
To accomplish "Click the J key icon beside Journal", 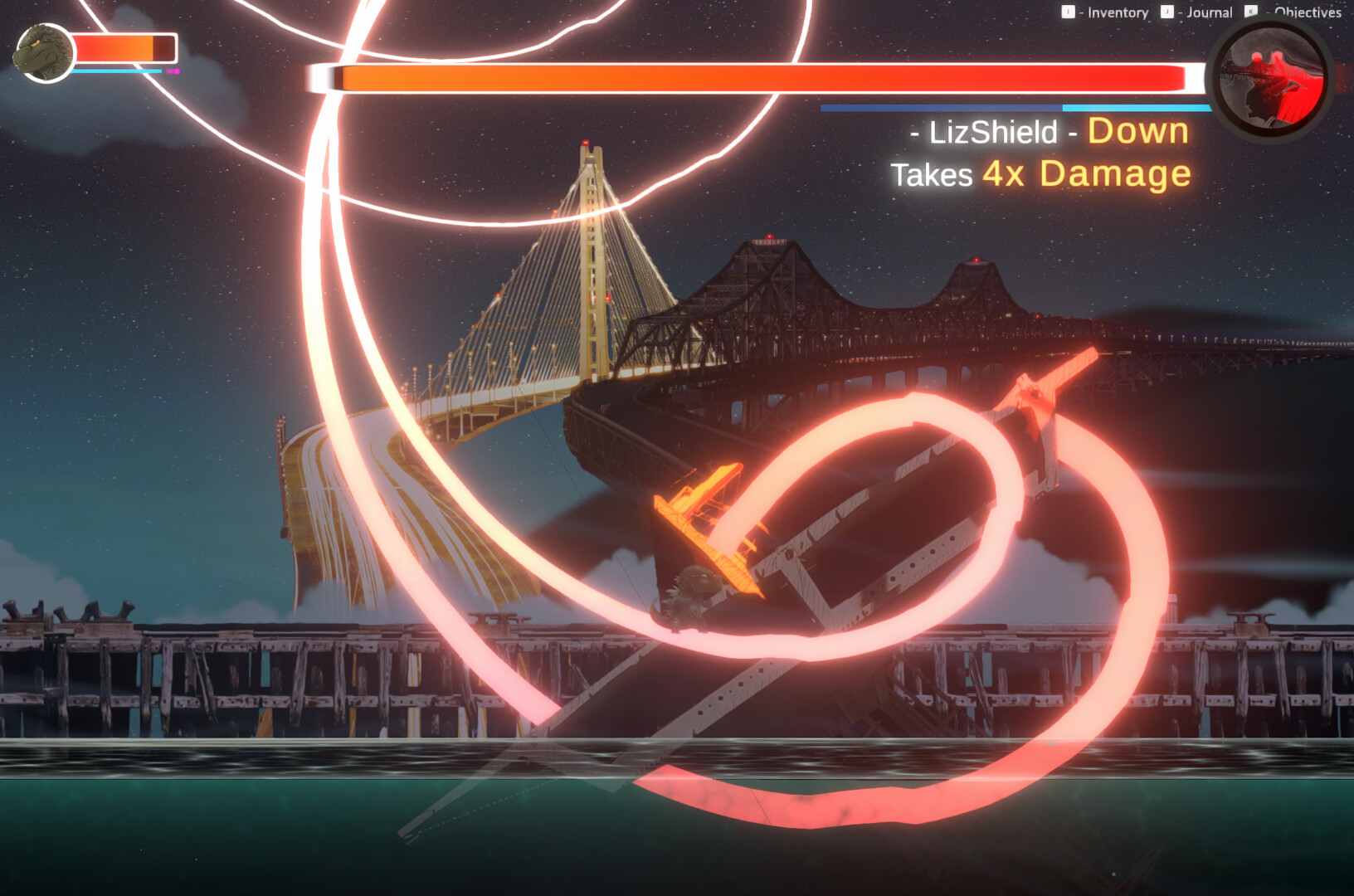I will (x=1167, y=12).
